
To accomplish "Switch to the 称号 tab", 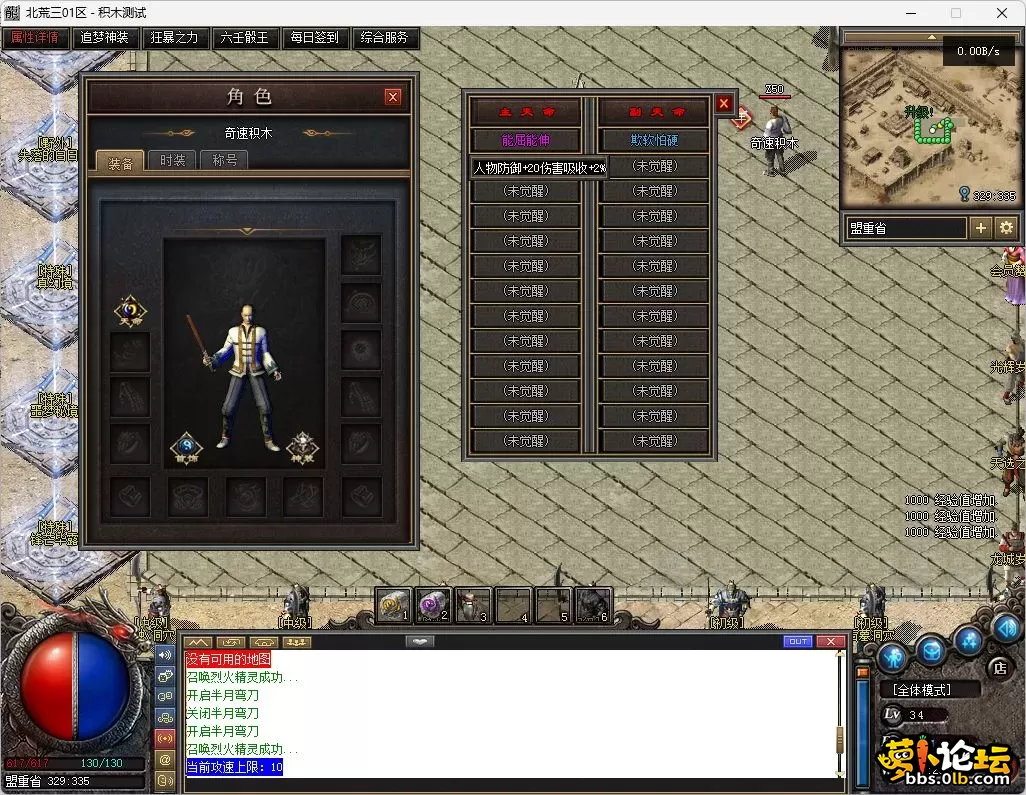I will [224, 160].
